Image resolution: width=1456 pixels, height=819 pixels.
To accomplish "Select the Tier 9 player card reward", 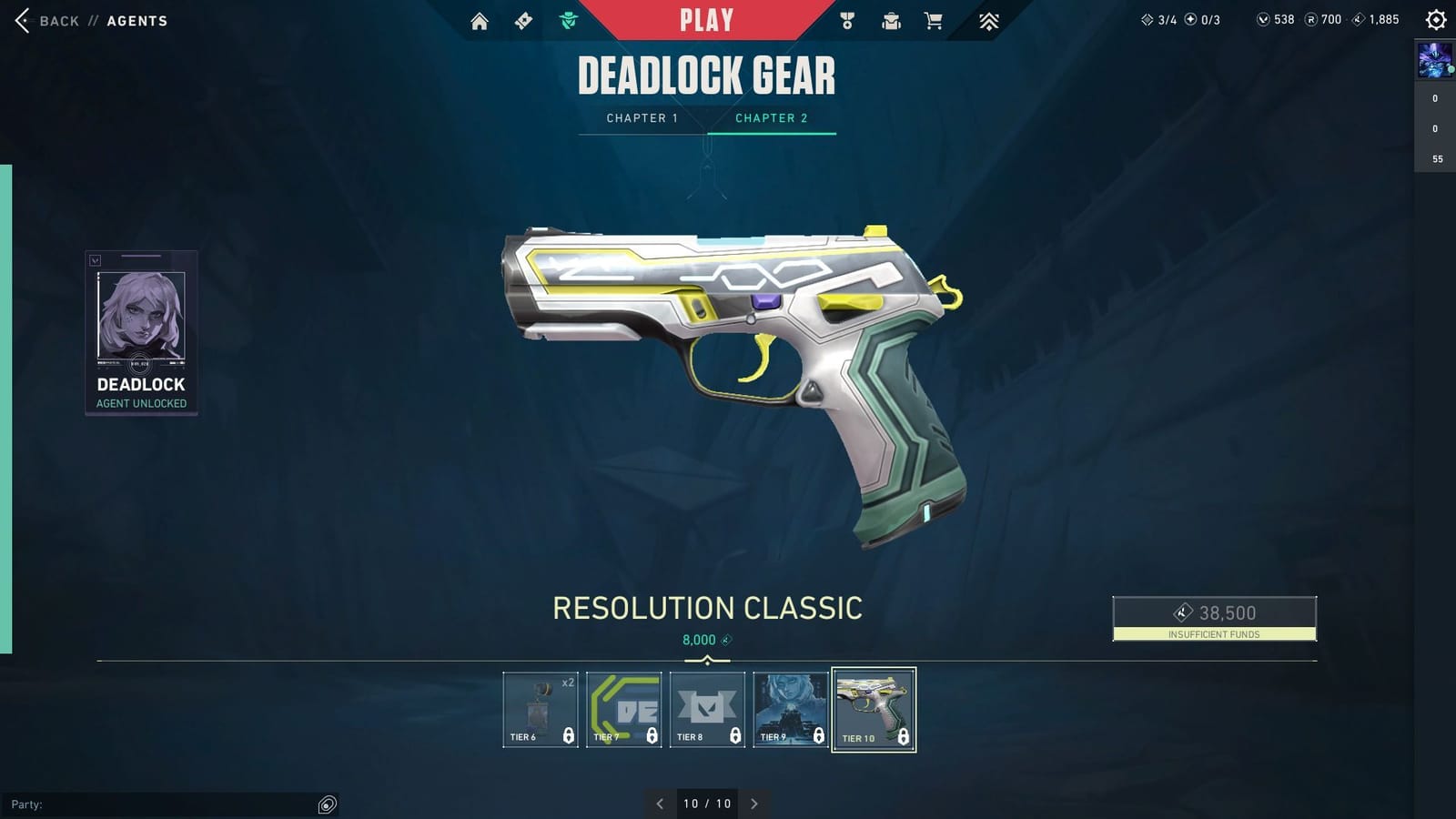I will coord(790,708).
